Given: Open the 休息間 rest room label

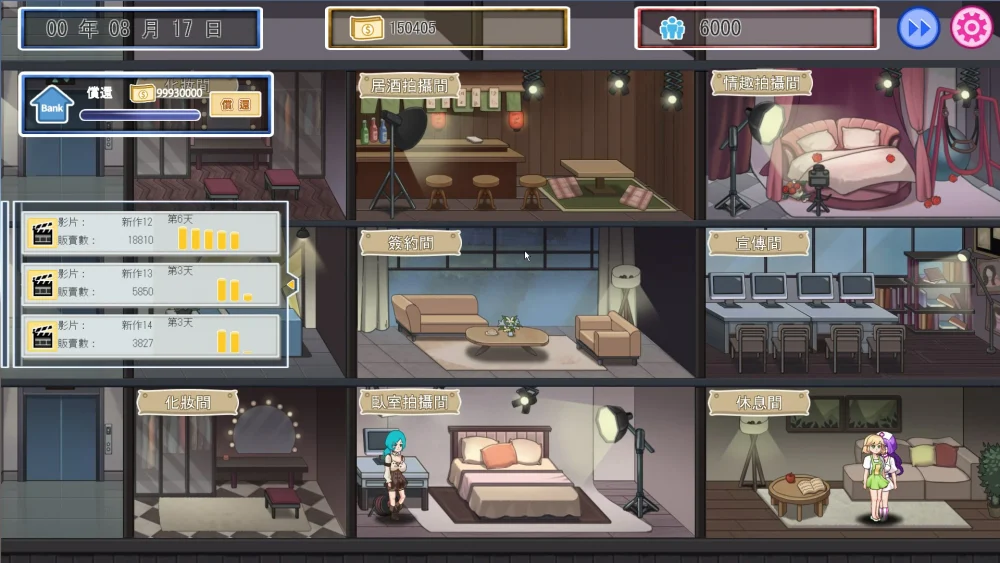Looking at the screenshot, I should click(x=759, y=402).
